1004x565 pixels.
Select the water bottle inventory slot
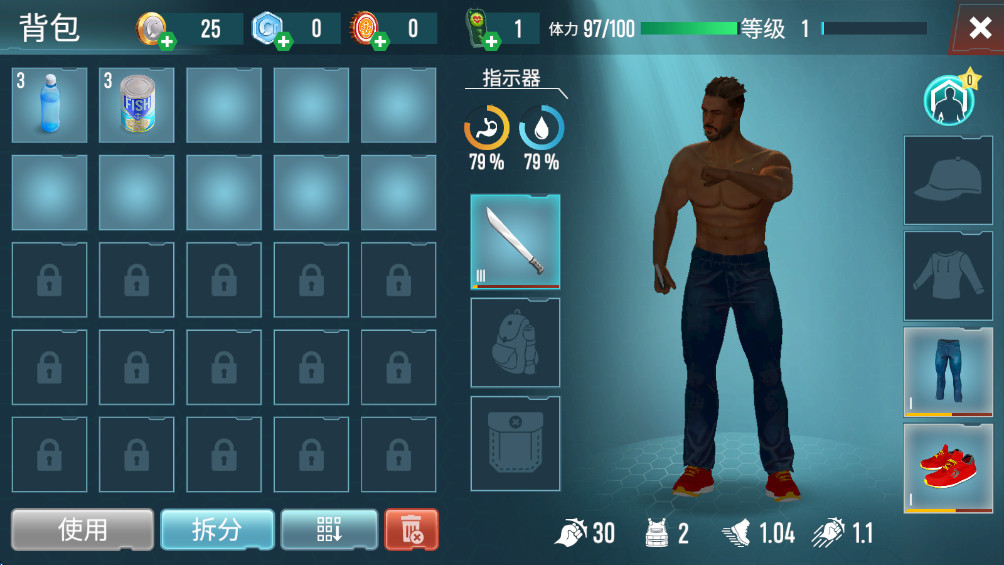click(x=49, y=105)
